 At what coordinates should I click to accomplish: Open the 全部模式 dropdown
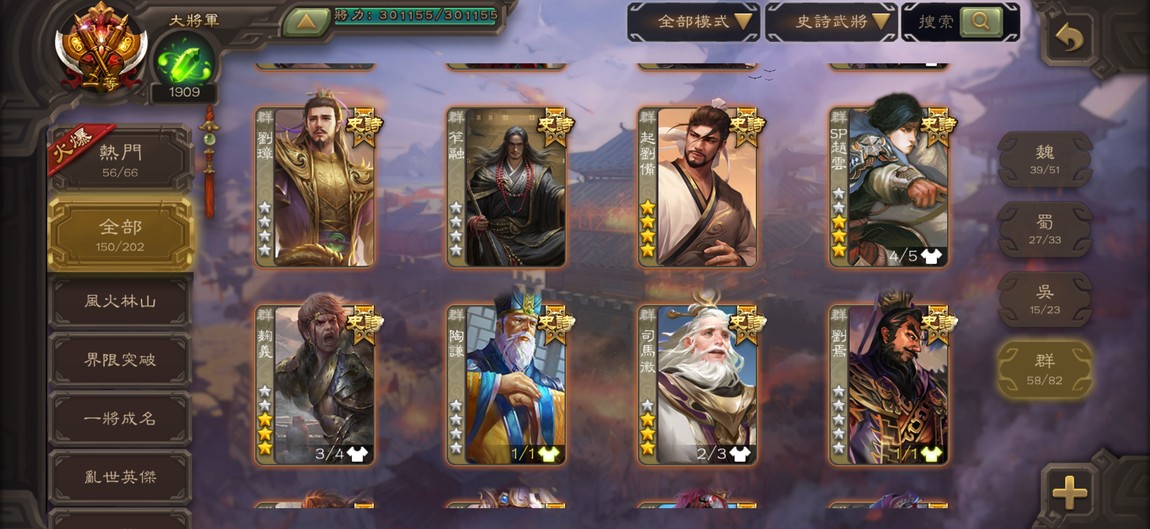point(693,21)
